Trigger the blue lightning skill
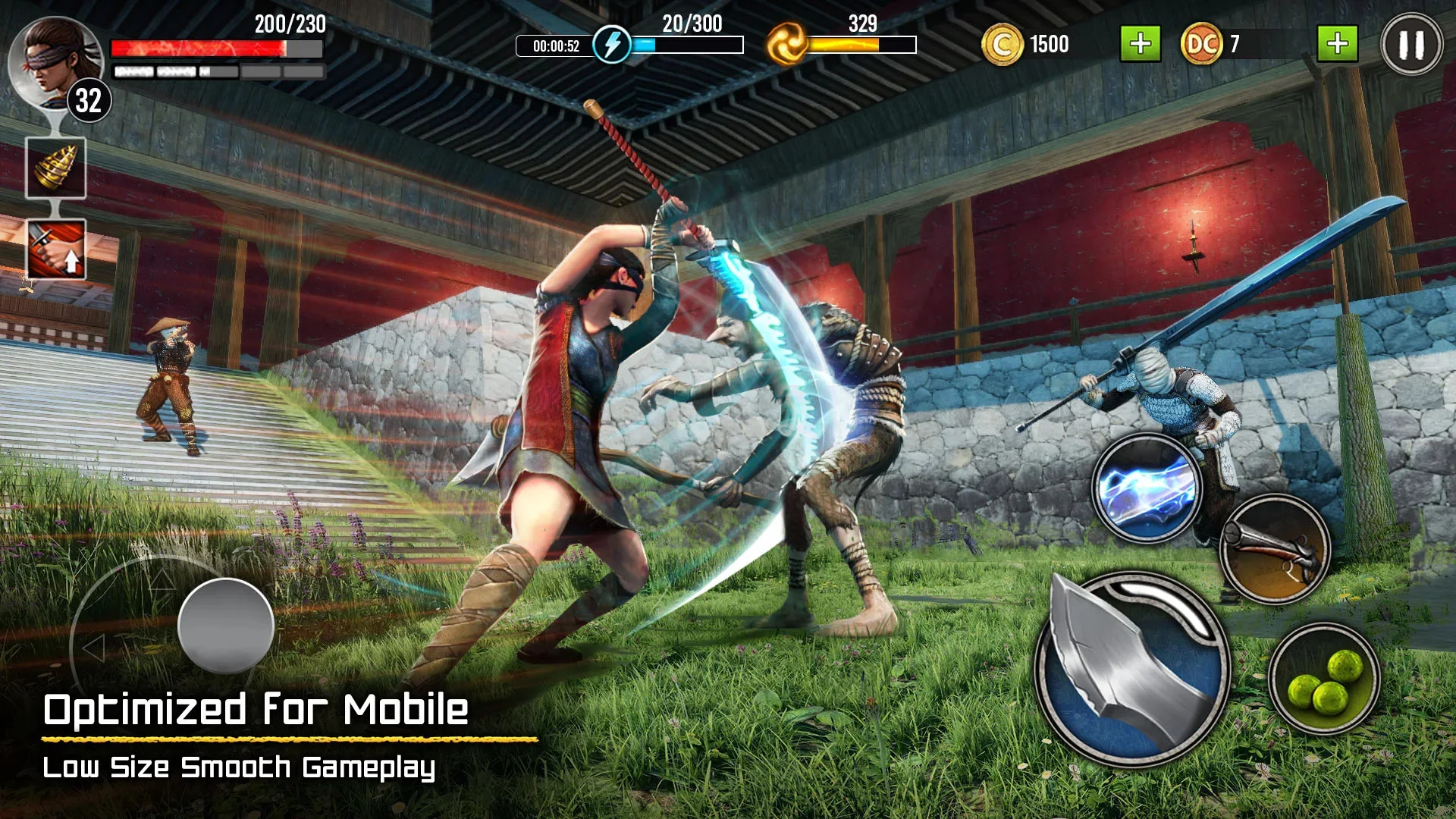Viewport: 1456px width, 819px height. [x=1147, y=489]
